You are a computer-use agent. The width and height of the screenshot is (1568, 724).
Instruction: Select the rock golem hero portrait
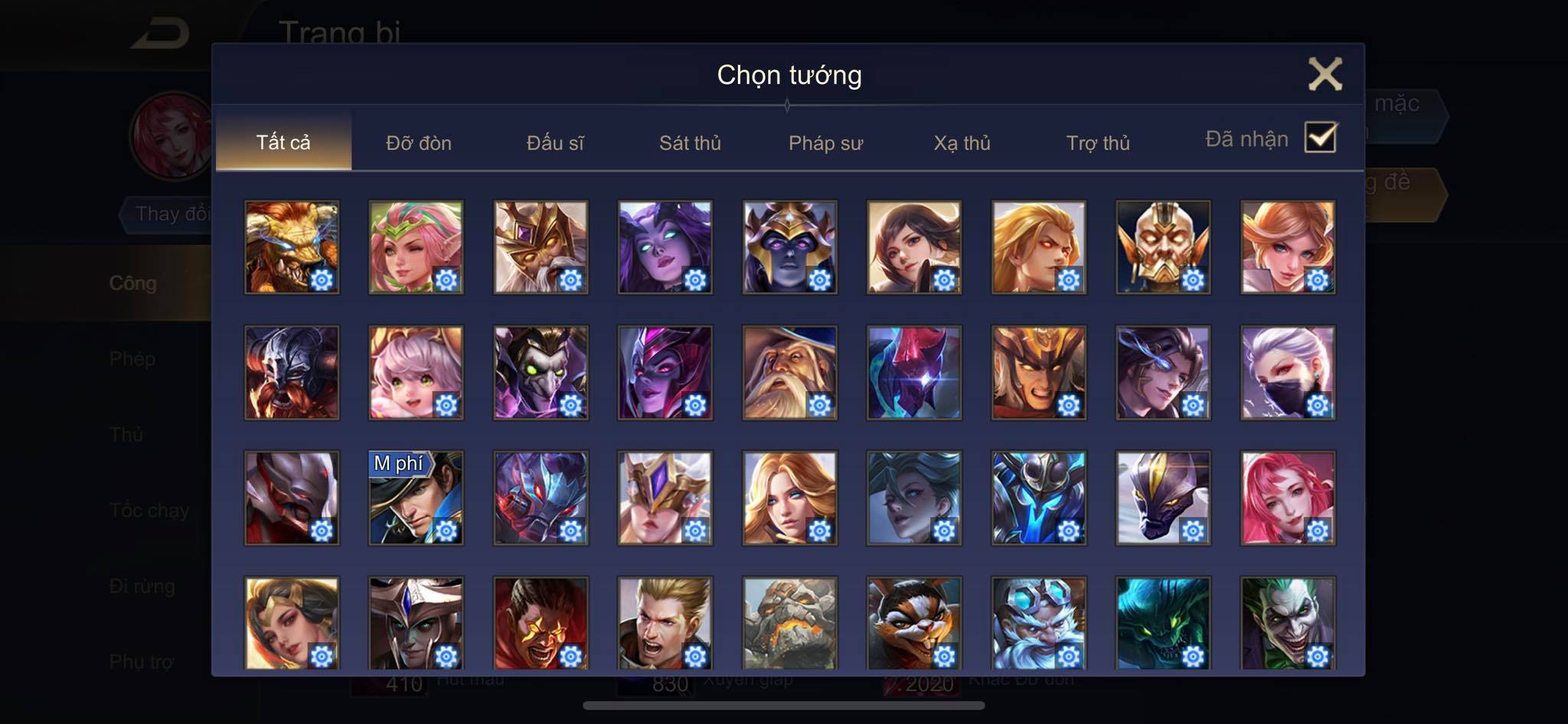tap(789, 623)
